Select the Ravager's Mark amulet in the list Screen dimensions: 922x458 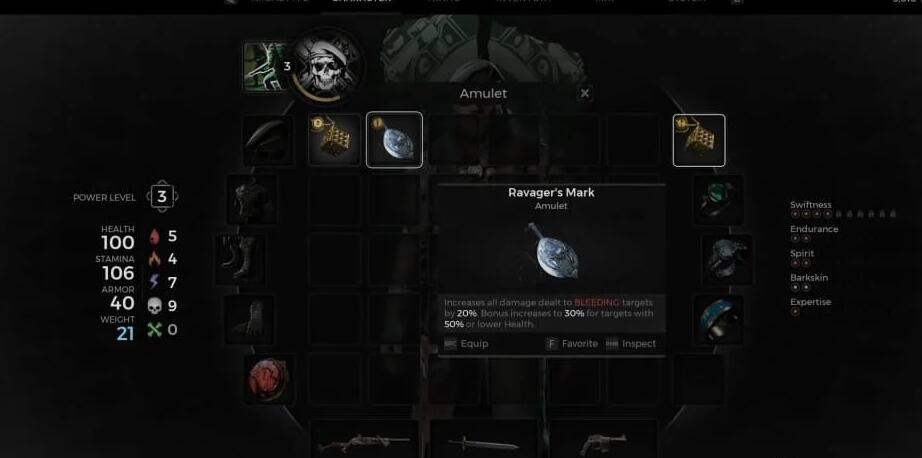tap(394, 140)
